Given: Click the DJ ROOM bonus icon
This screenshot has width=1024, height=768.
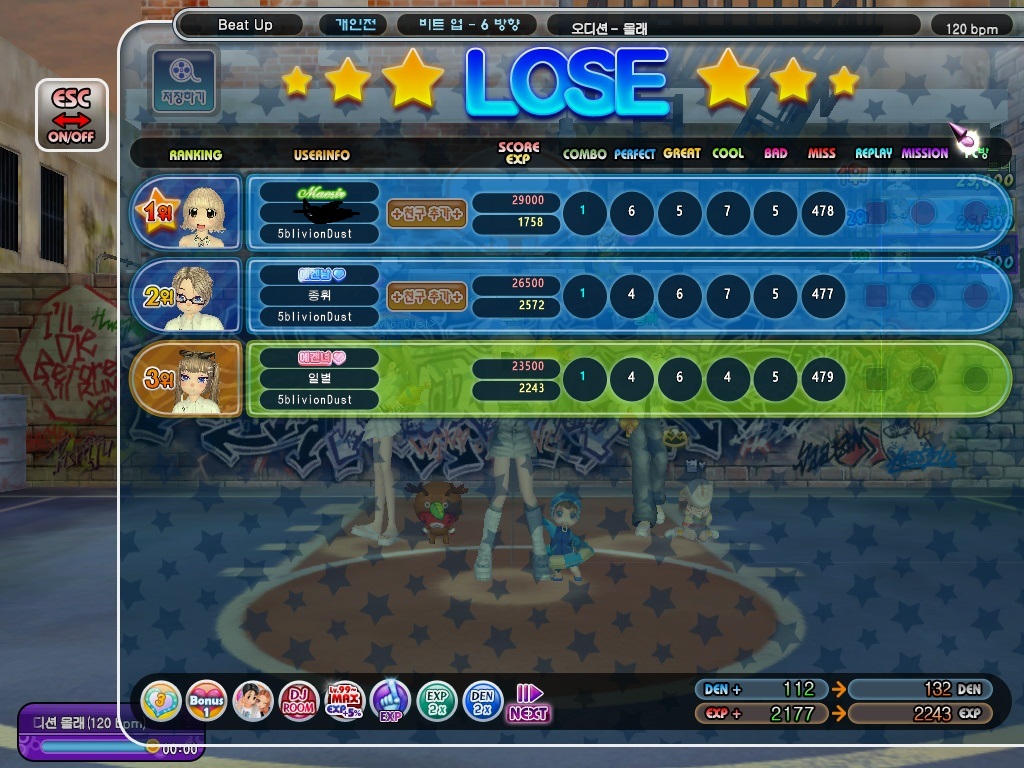Looking at the screenshot, I should pos(298,701).
